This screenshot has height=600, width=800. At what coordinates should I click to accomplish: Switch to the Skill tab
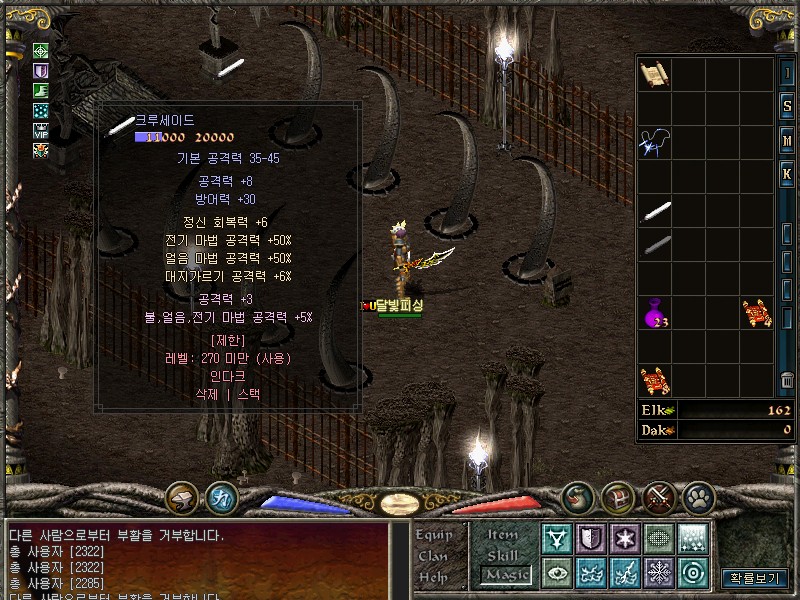coord(503,555)
